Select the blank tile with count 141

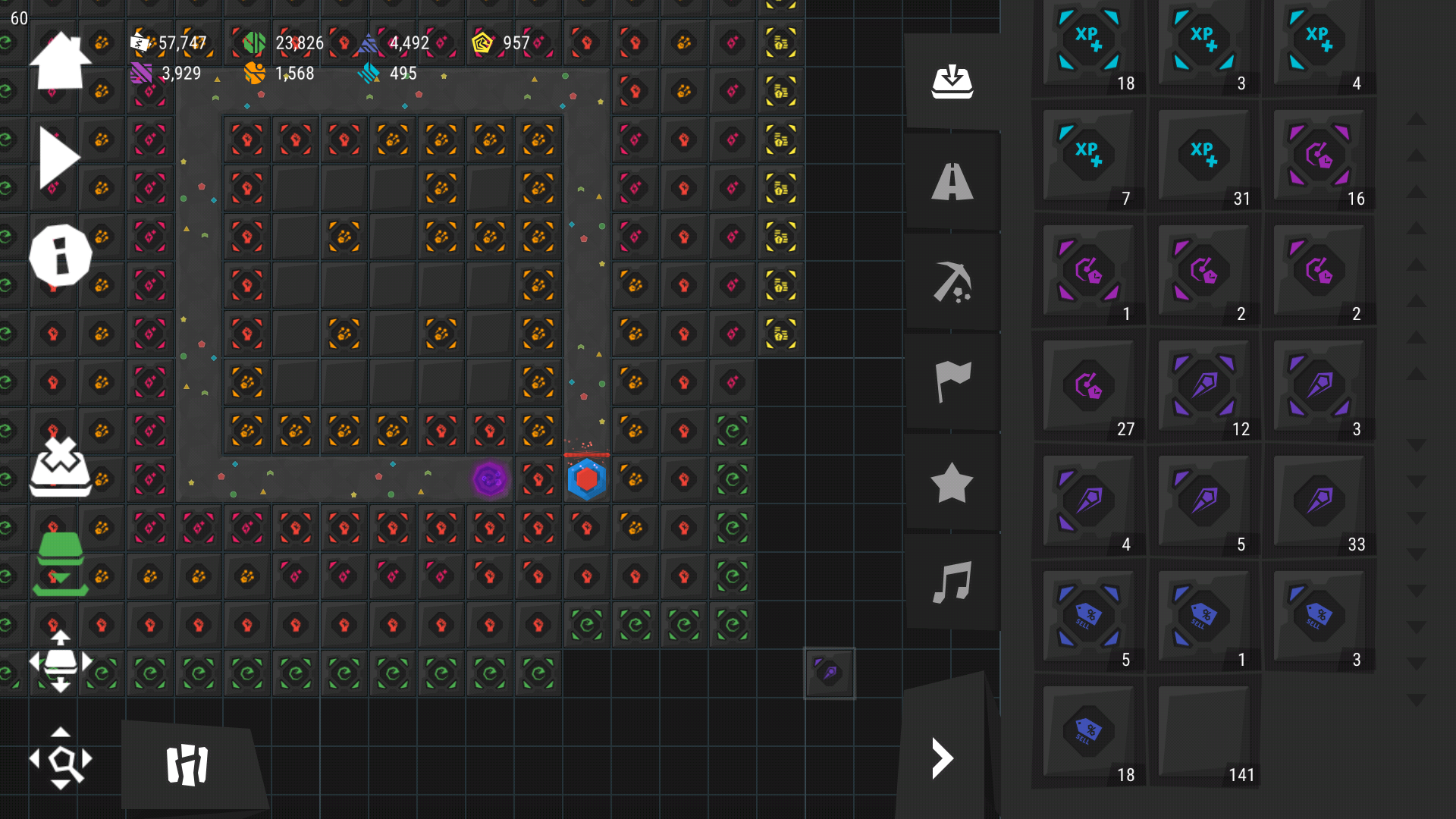(1203, 734)
